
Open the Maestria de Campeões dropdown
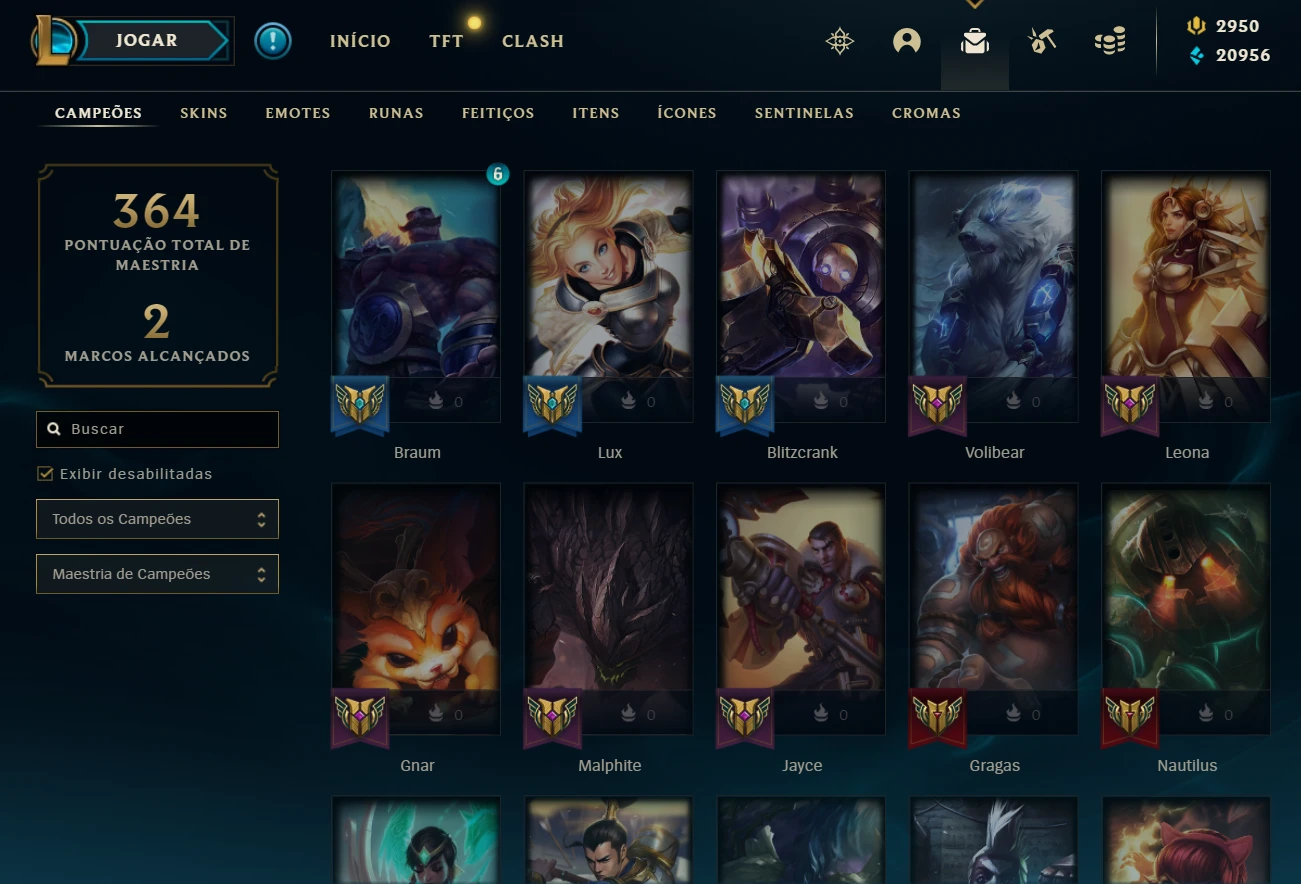(x=157, y=573)
